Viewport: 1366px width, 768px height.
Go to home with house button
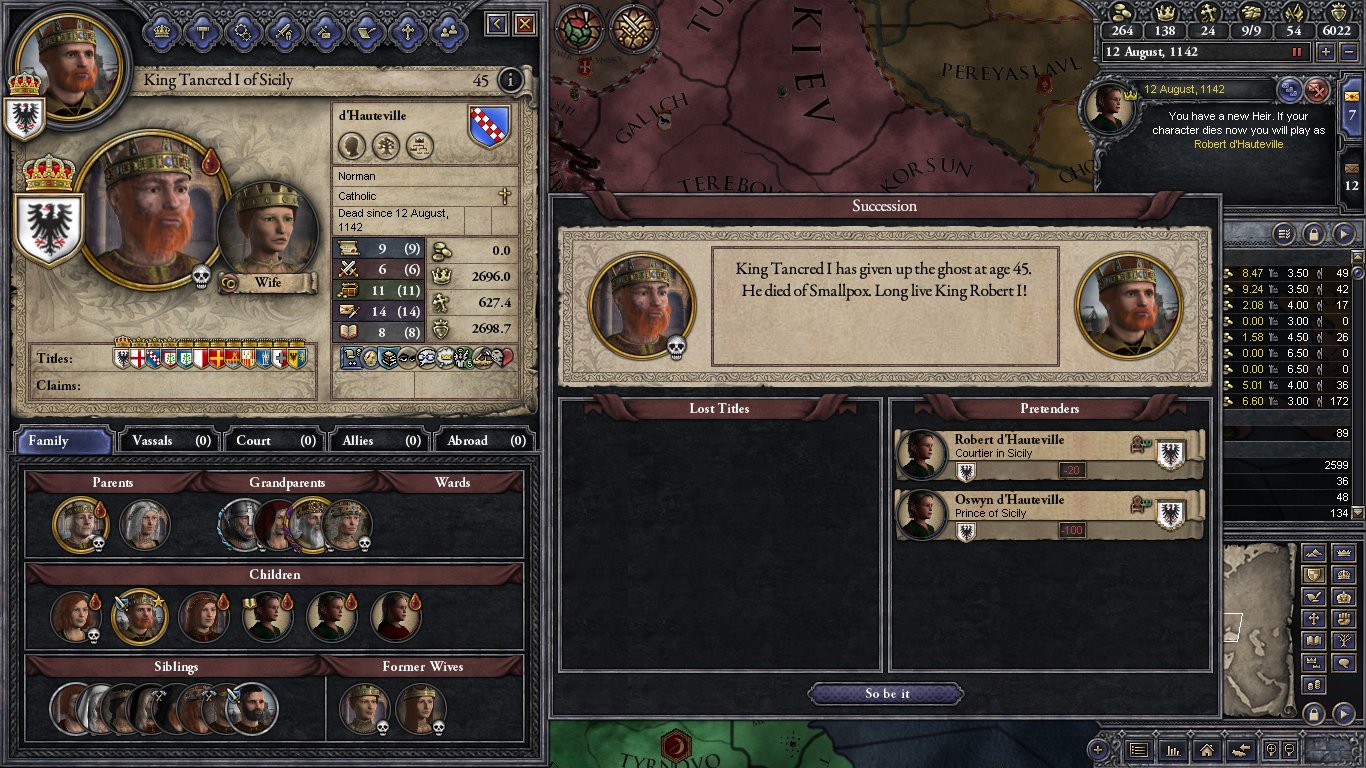1207,749
